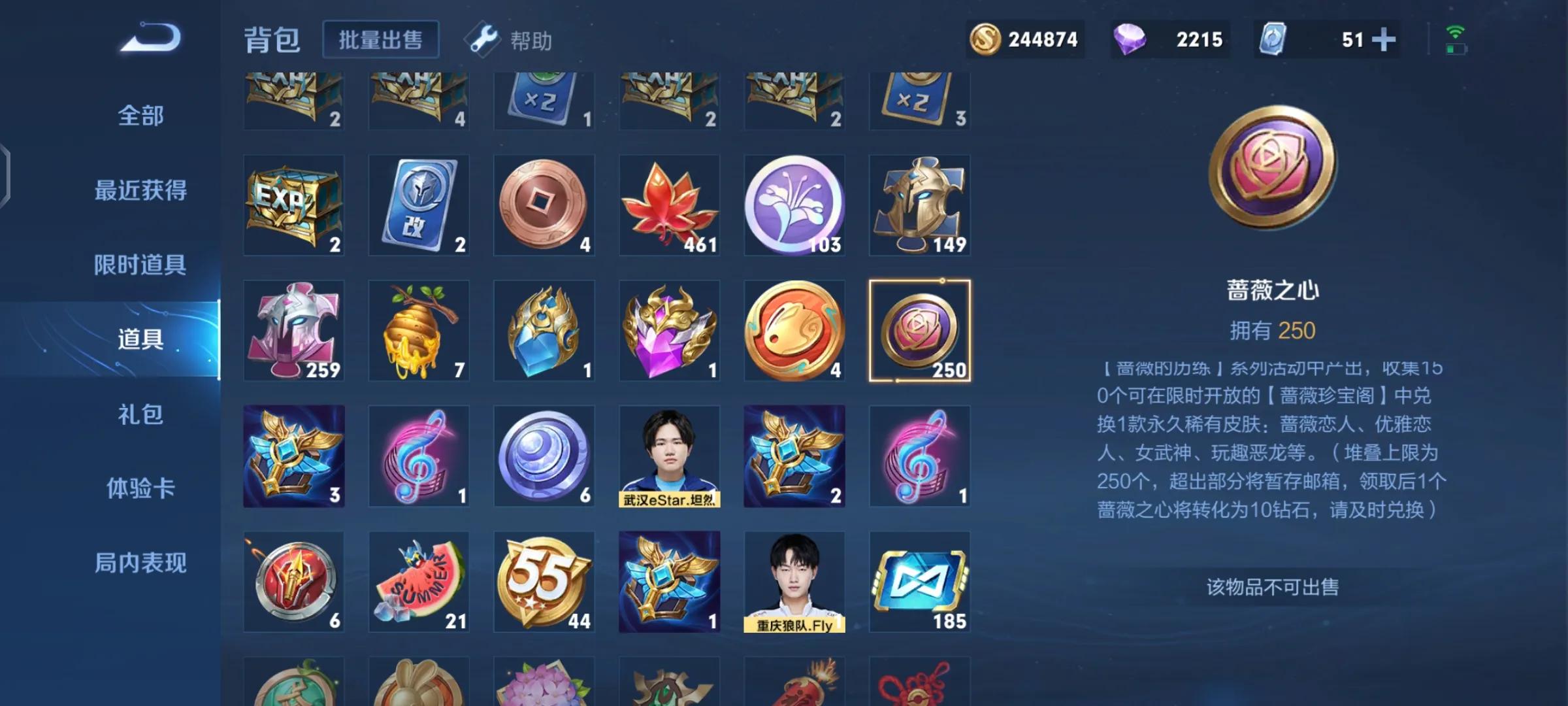Click the purple diamond currency display

point(1169,39)
